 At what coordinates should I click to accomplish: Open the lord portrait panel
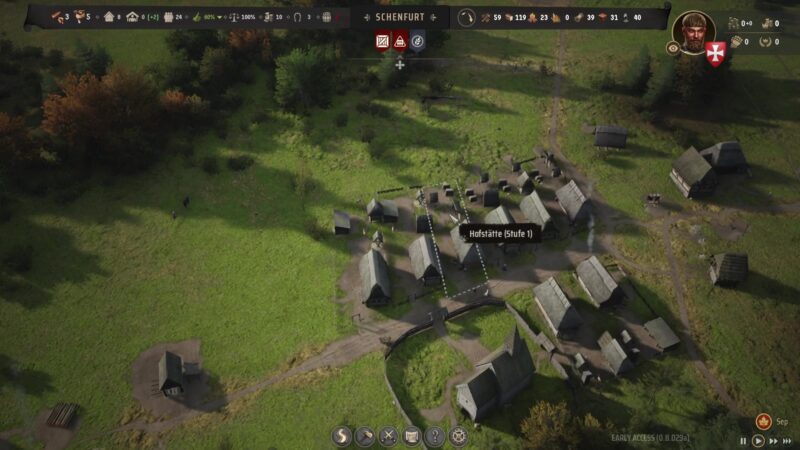tap(691, 30)
